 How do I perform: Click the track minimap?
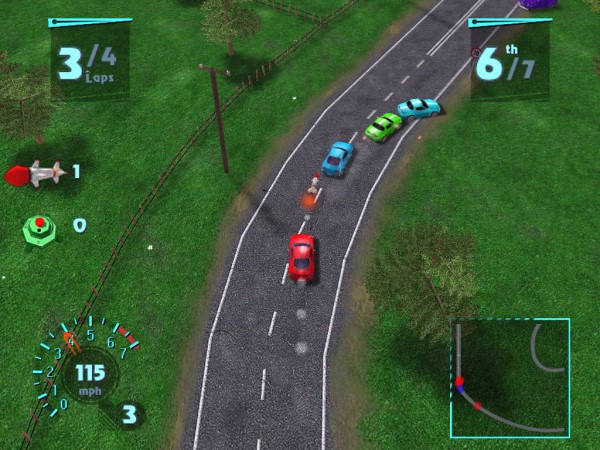click(x=509, y=378)
